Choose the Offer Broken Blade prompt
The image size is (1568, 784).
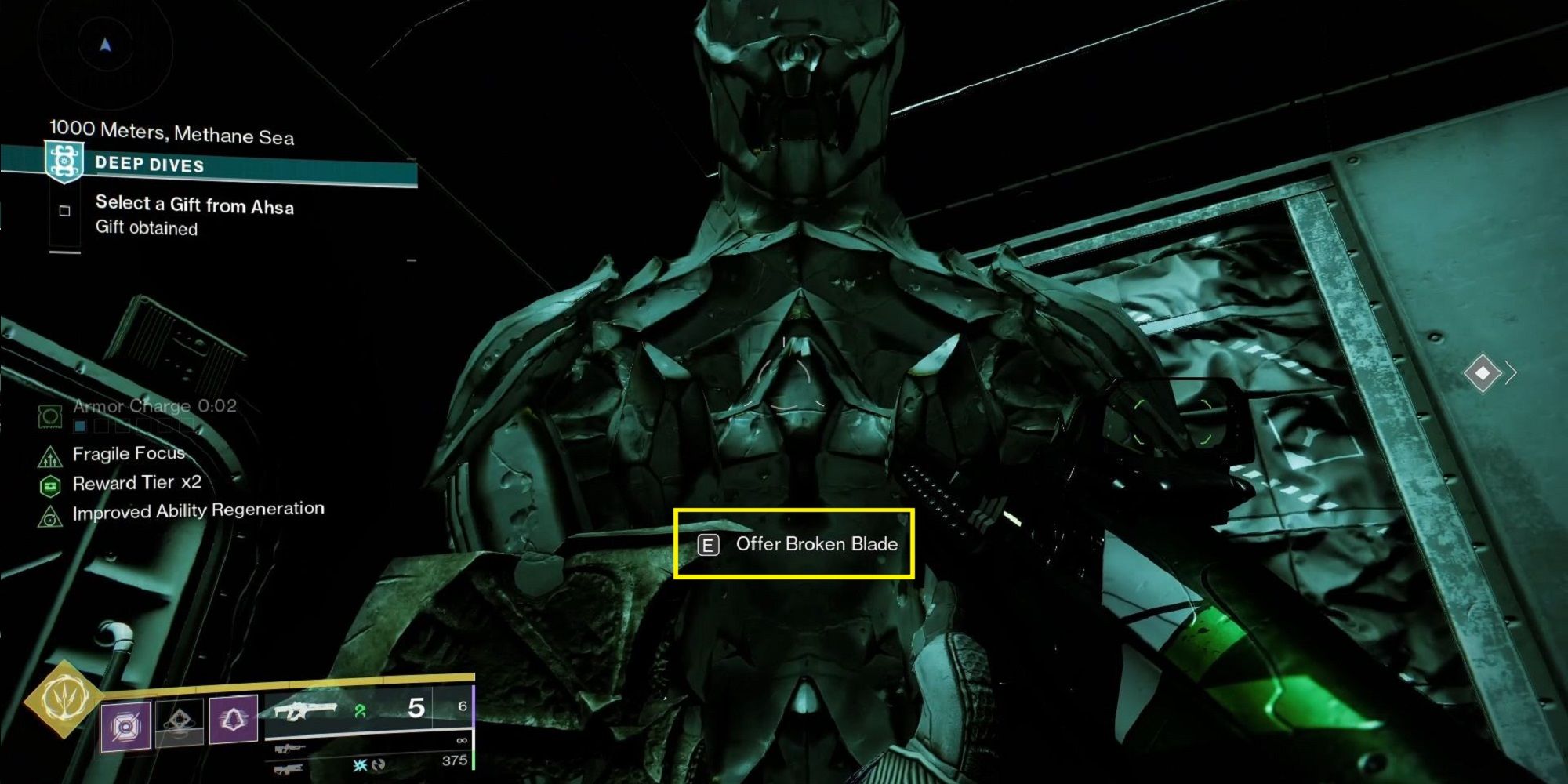coord(794,544)
